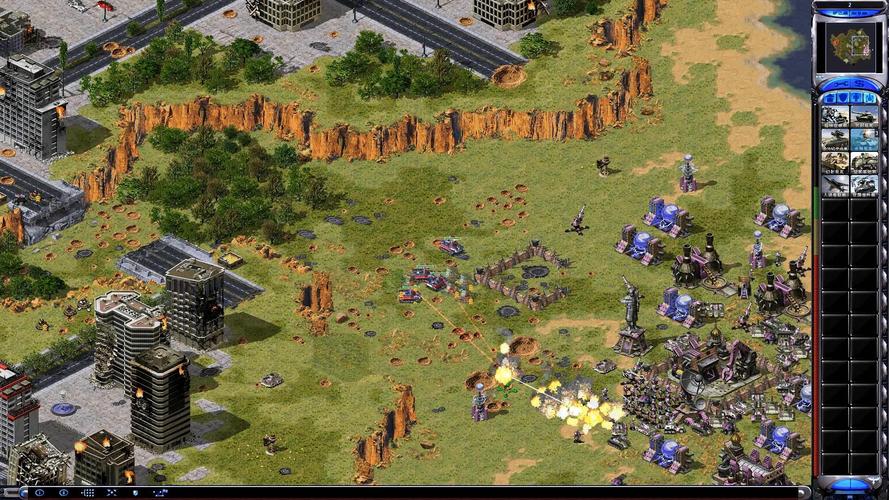889x500 pixels.
Task: Switch to the vehicles build tab
Action: 871,97
